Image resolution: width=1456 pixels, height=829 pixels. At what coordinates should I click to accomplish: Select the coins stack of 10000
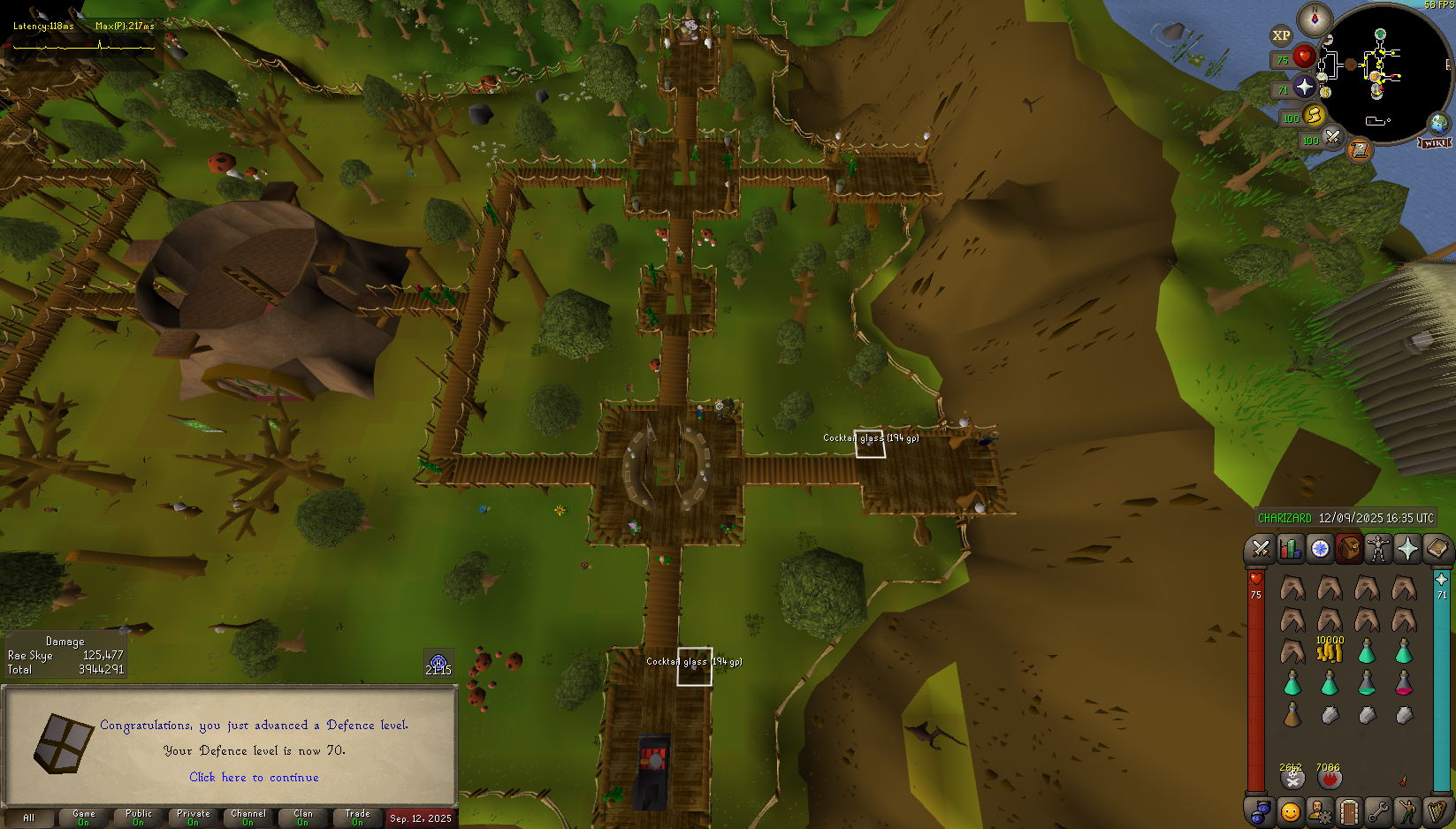click(1330, 651)
